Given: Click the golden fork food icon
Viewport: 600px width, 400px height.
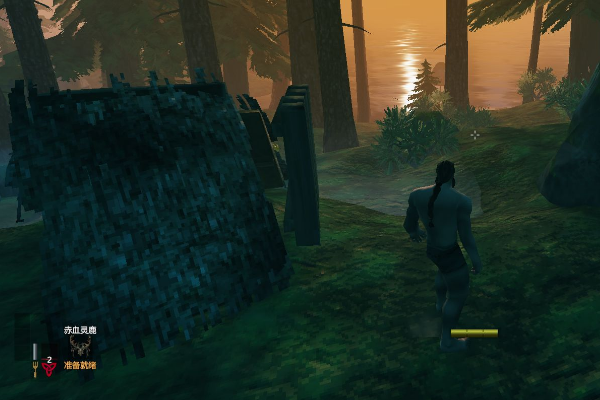Looking at the screenshot, I should [35, 370].
